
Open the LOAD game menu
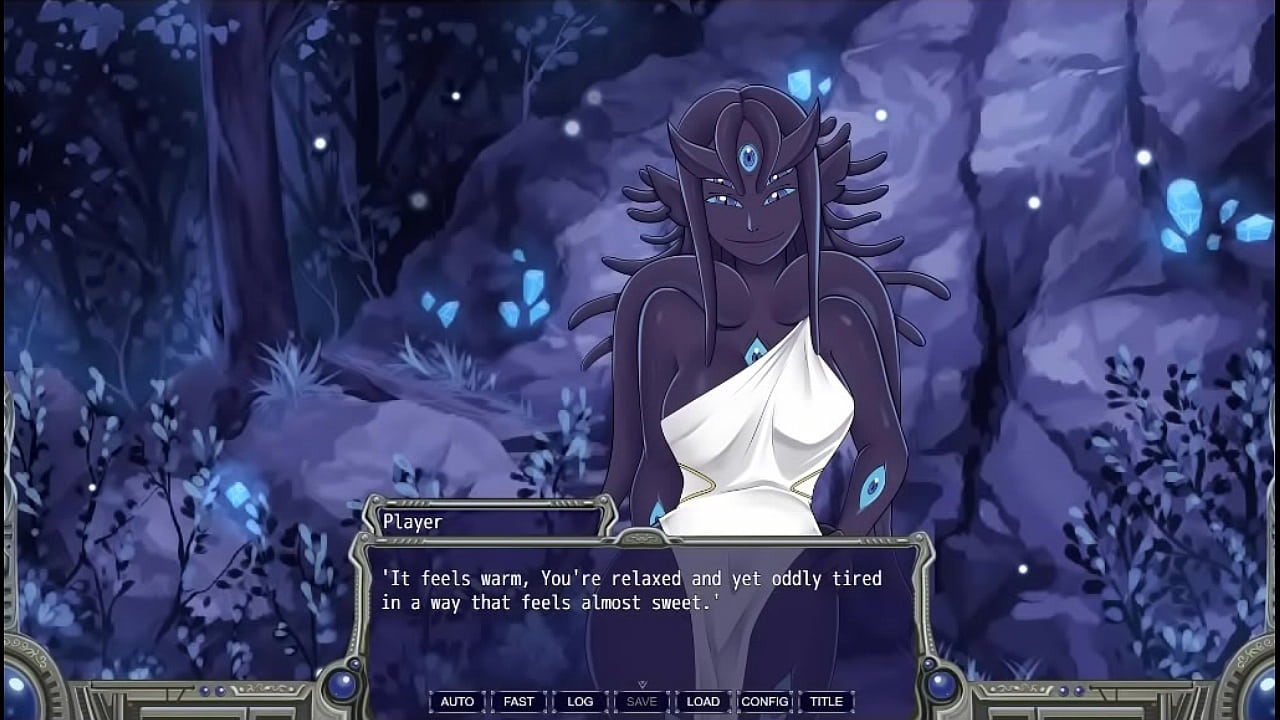point(703,701)
